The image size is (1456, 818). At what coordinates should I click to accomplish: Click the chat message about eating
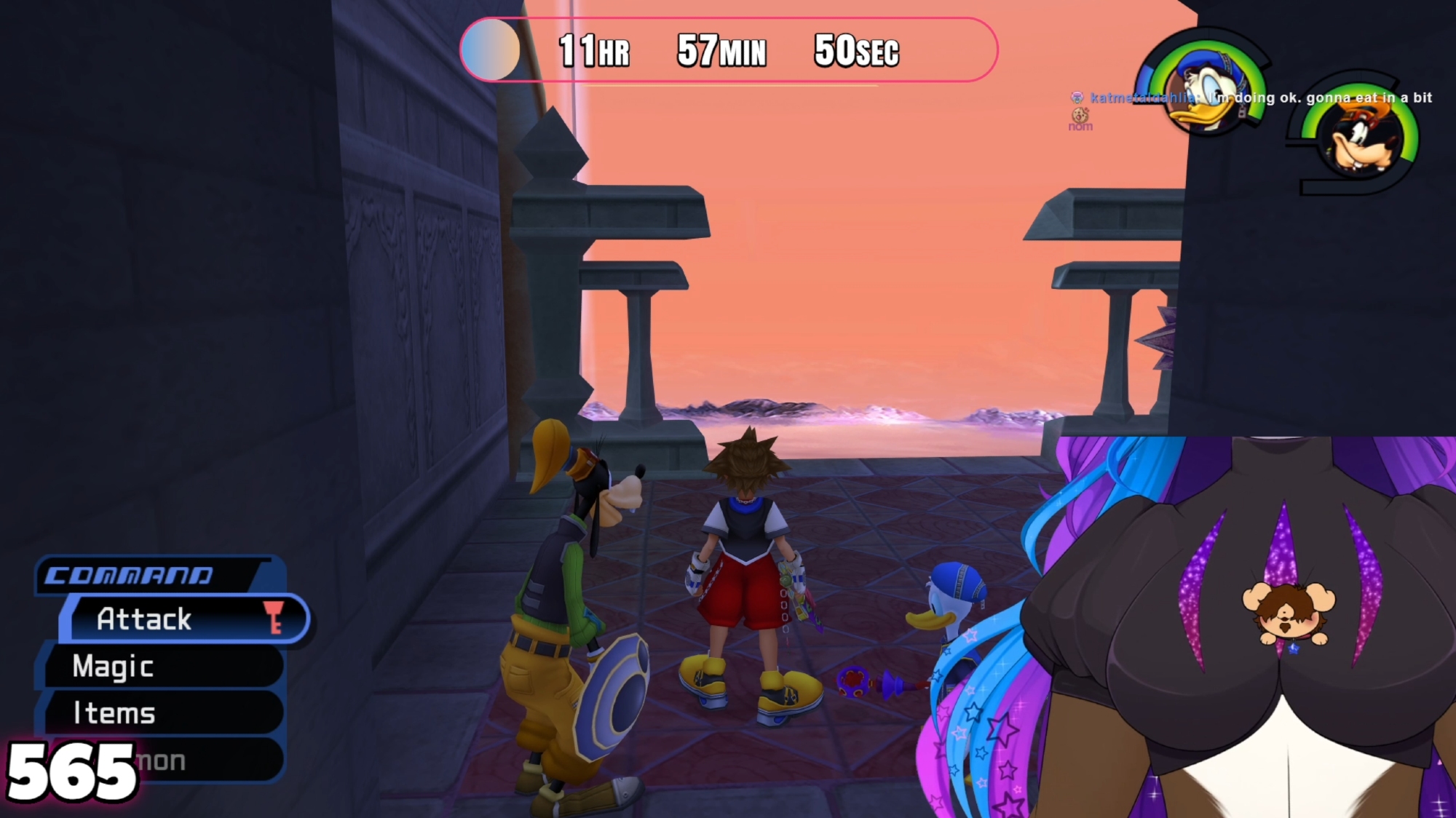tap(1318, 98)
